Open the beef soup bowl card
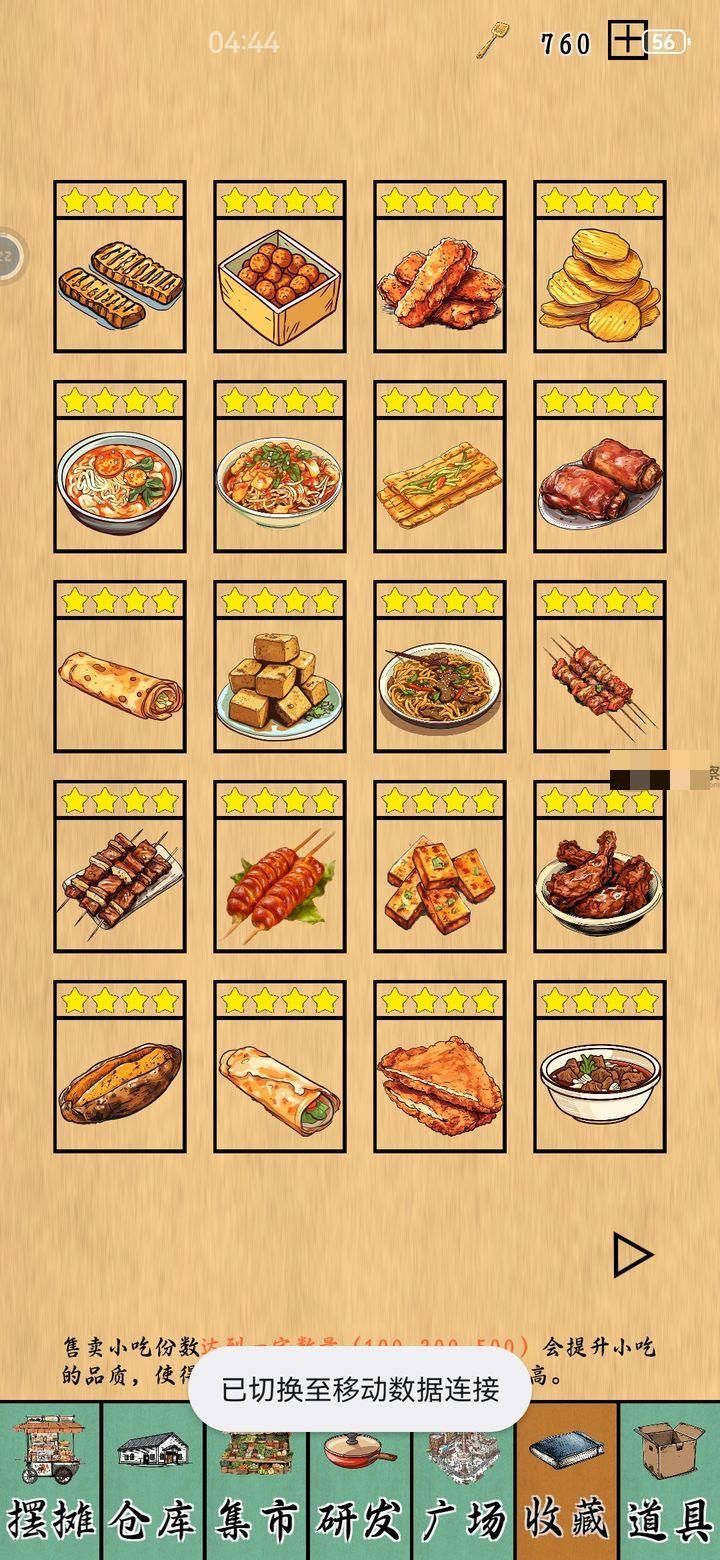The image size is (720, 1560). 599,1067
